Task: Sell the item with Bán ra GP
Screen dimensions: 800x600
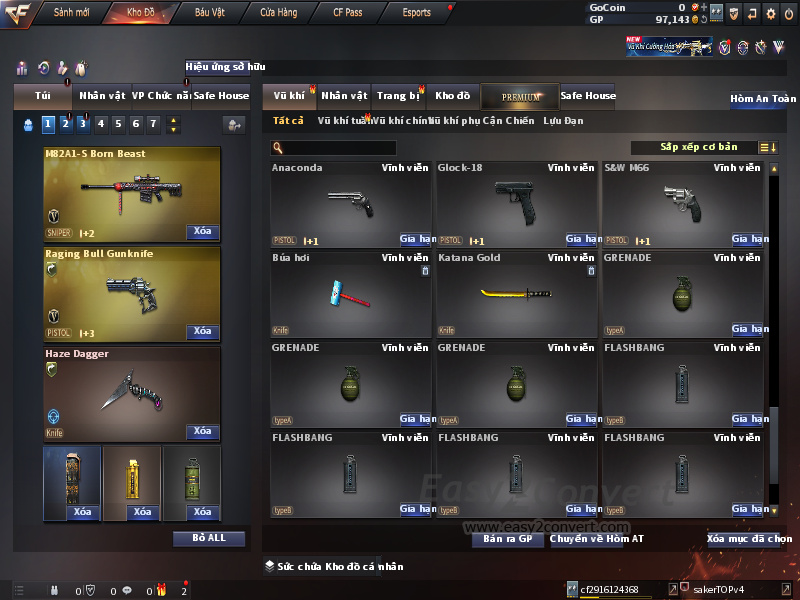Action: pos(507,539)
